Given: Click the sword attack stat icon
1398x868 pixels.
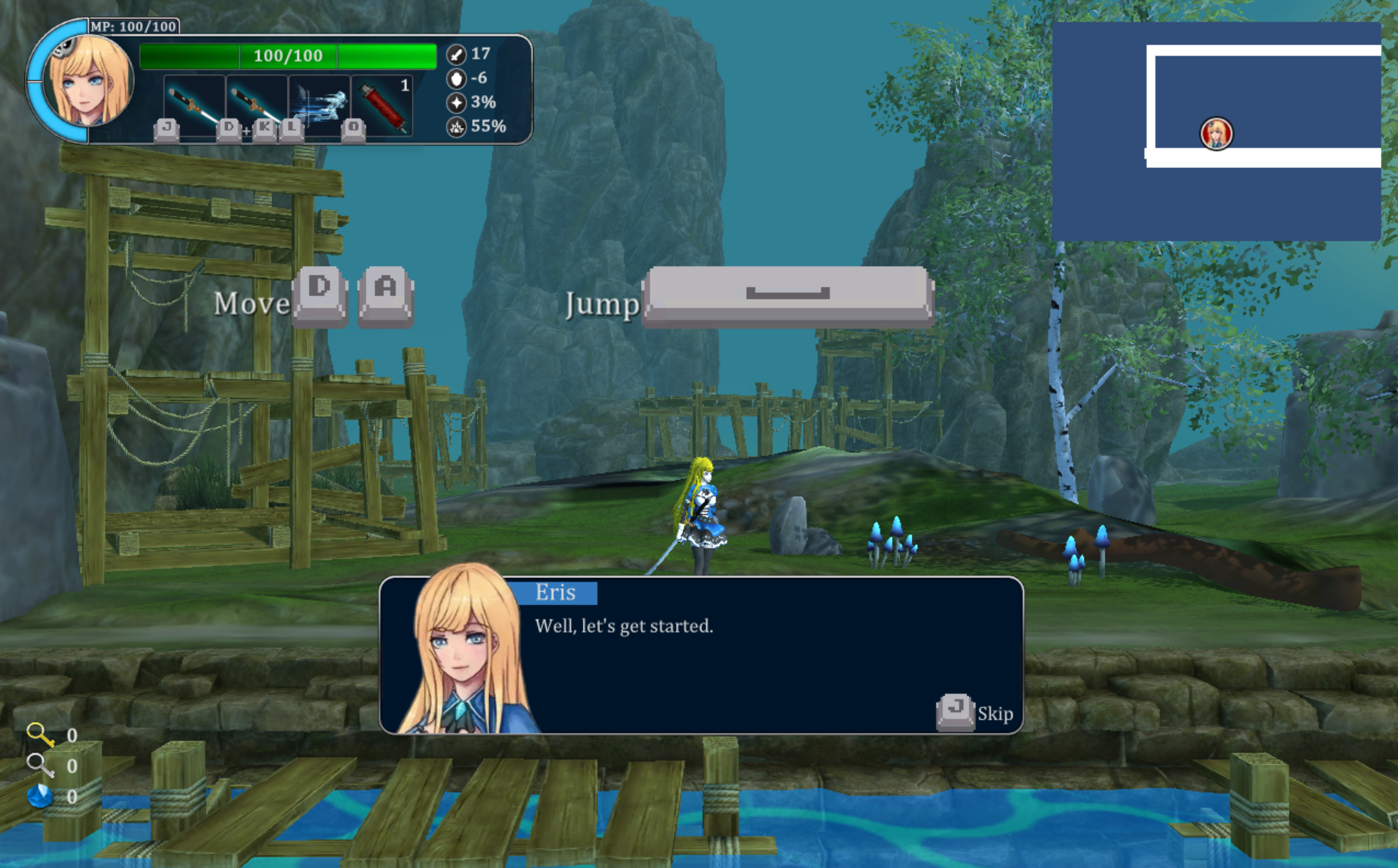Looking at the screenshot, I should click(456, 54).
